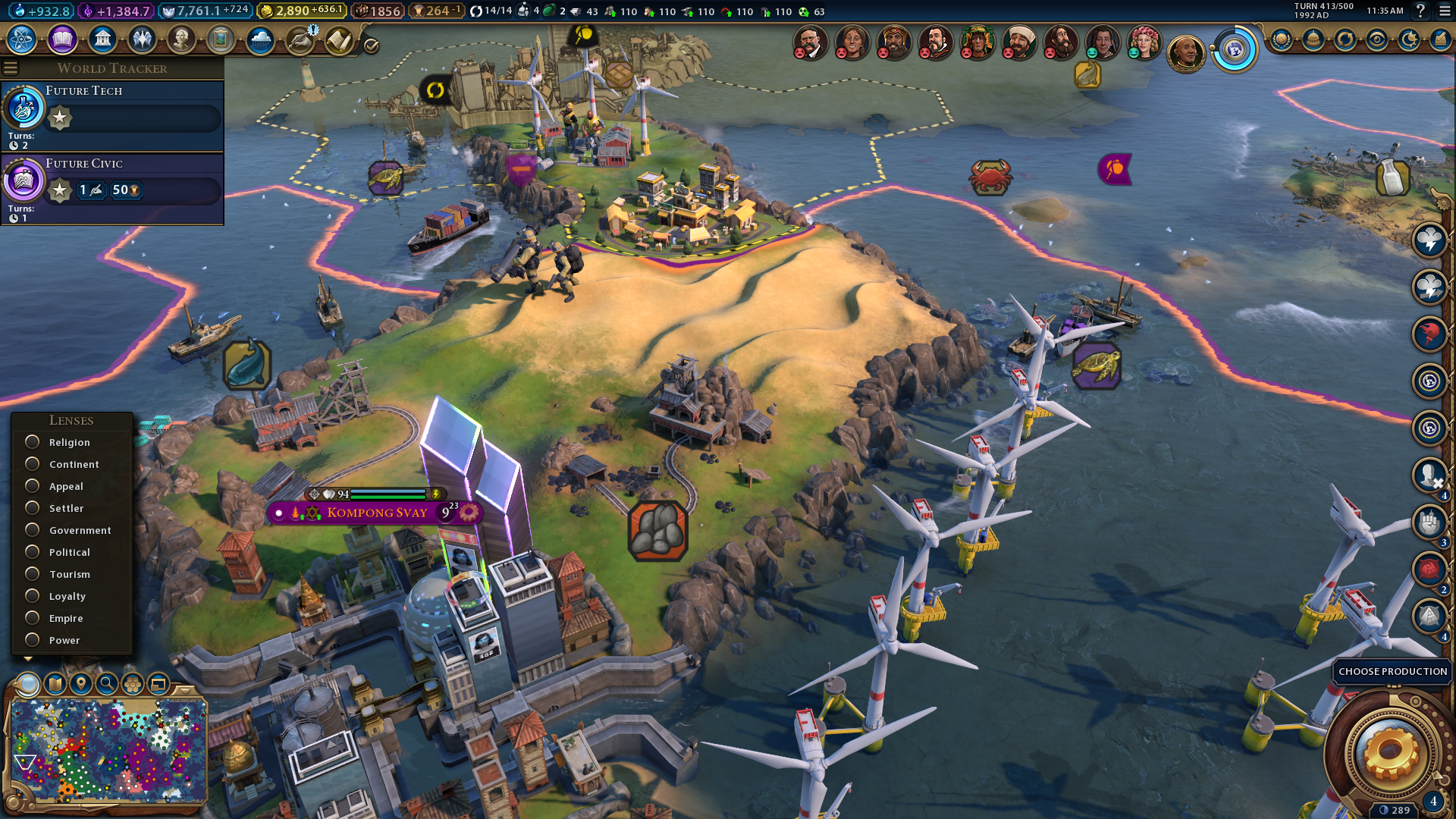This screenshot has height=819, width=1456.
Task: View the government building icon
Action: (x=102, y=39)
